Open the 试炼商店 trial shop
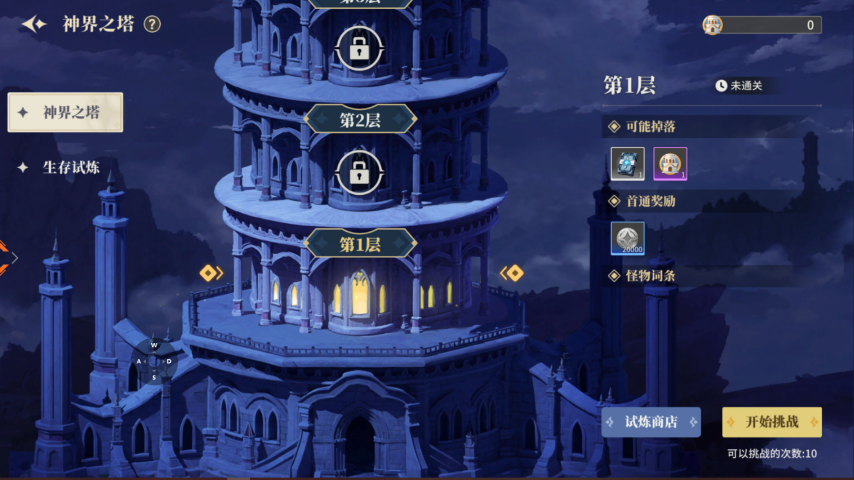The height and width of the screenshot is (480, 854). 651,422
